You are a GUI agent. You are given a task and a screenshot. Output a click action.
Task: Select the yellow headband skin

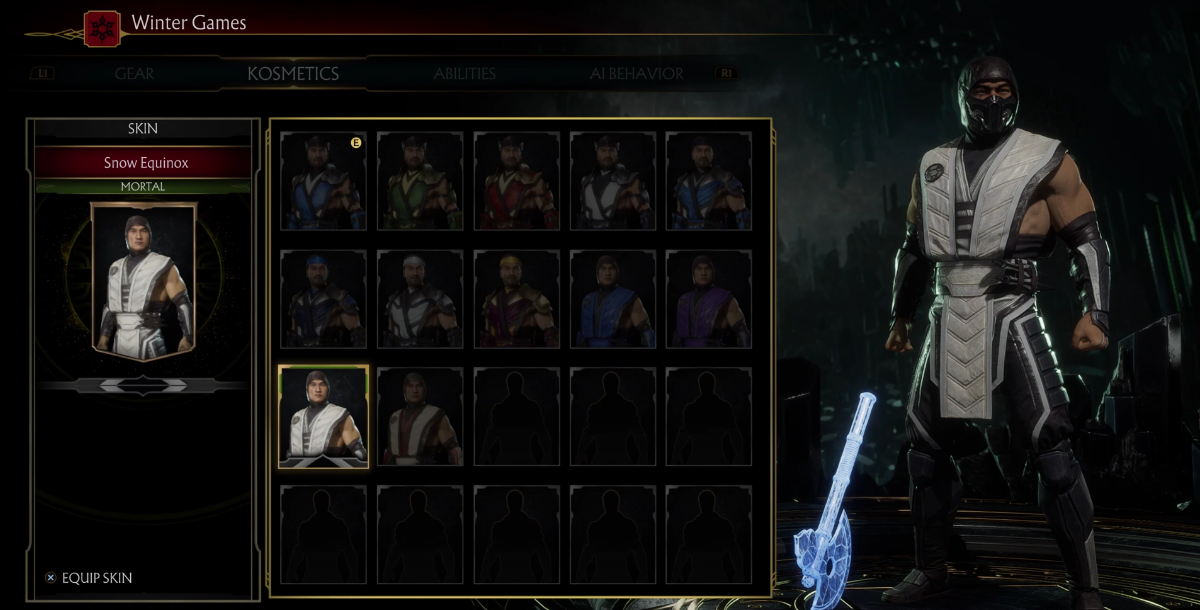[517, 299]
